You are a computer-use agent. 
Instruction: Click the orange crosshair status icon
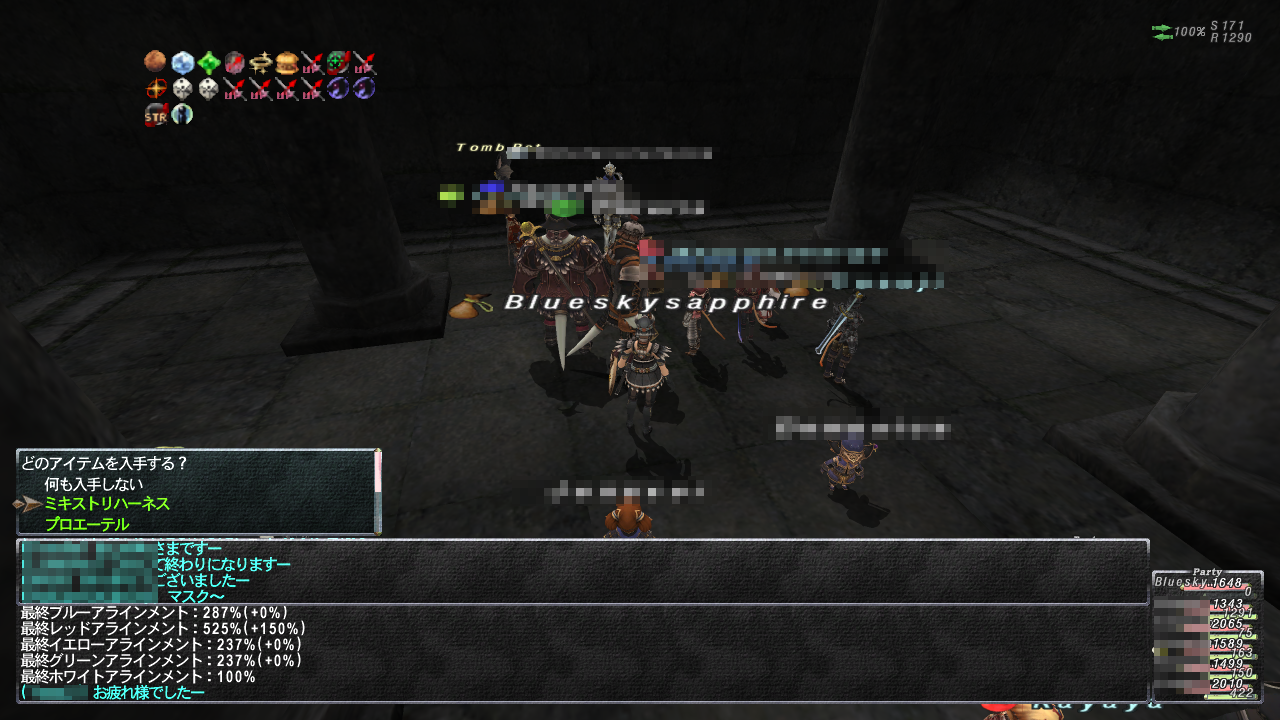[x=155, y=89]
